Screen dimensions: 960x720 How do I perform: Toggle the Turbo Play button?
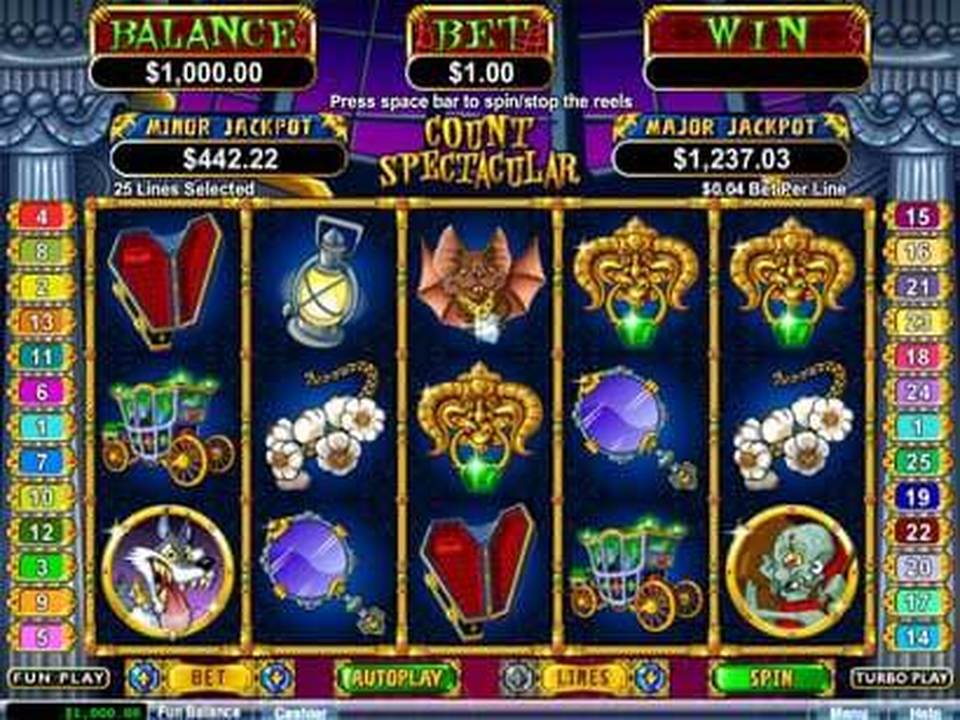point(900,678)
